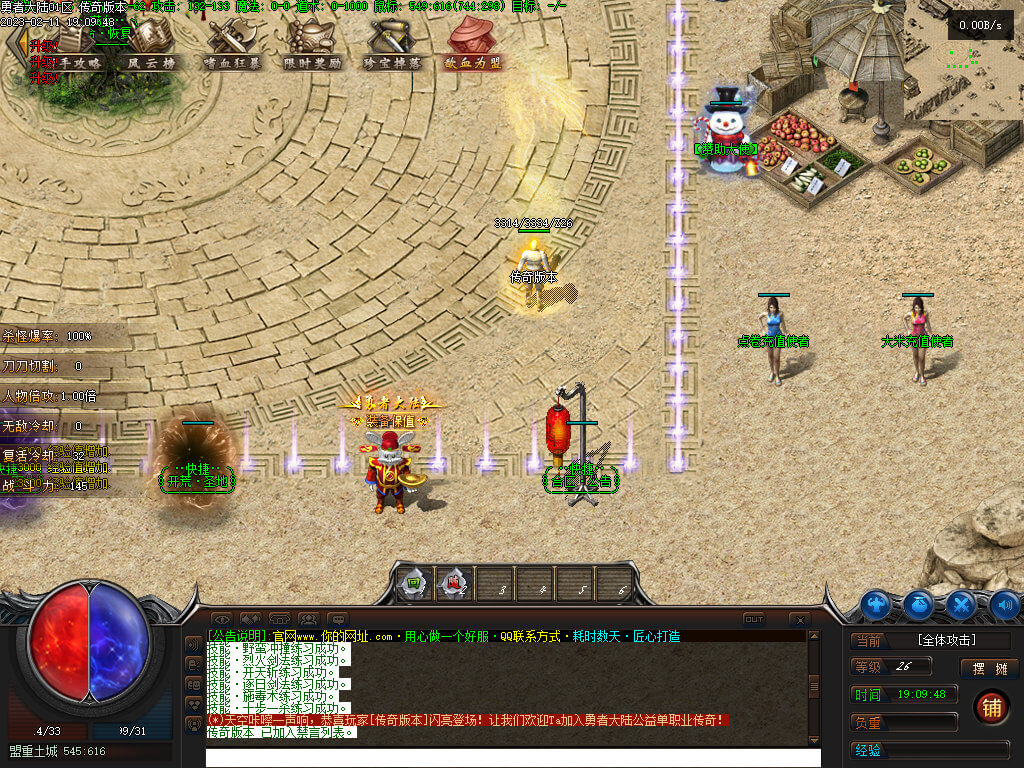Open the 歃血为盟 alliance menu
This screenshot has width=1024, height=768.
[473, 43]
